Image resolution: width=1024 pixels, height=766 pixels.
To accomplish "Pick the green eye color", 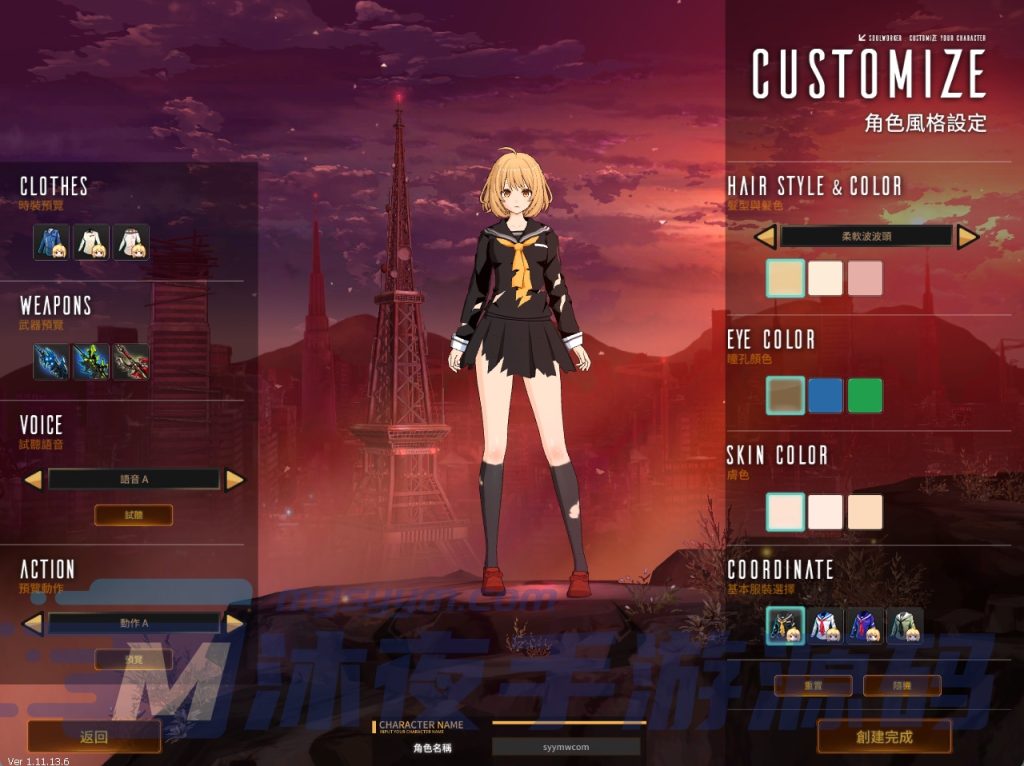I will pos(865,395).
